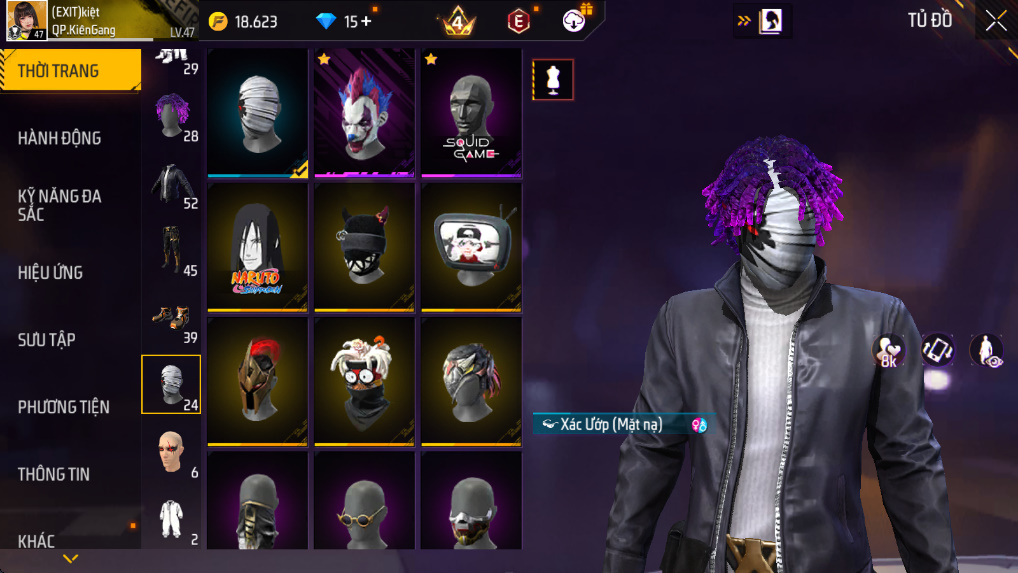Open the black jacket category

tap(171, 186)
